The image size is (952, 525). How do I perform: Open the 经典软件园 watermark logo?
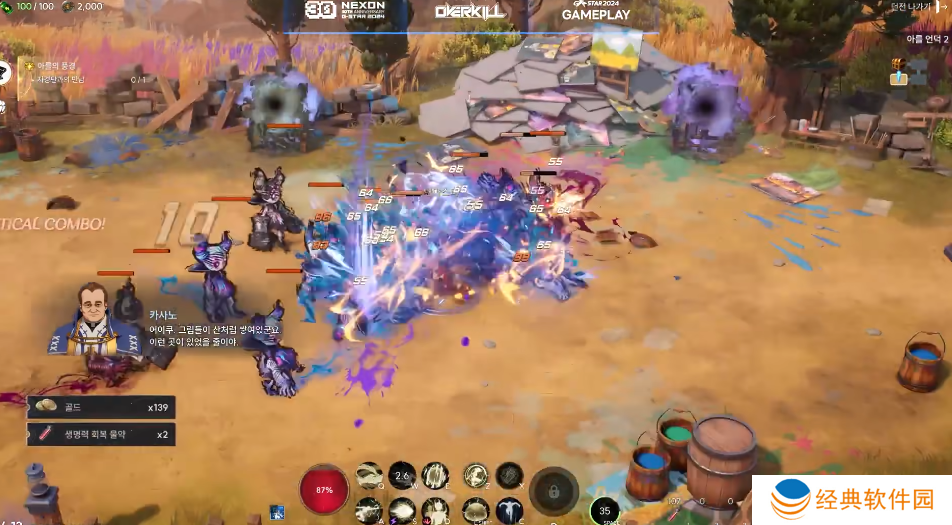852,499
